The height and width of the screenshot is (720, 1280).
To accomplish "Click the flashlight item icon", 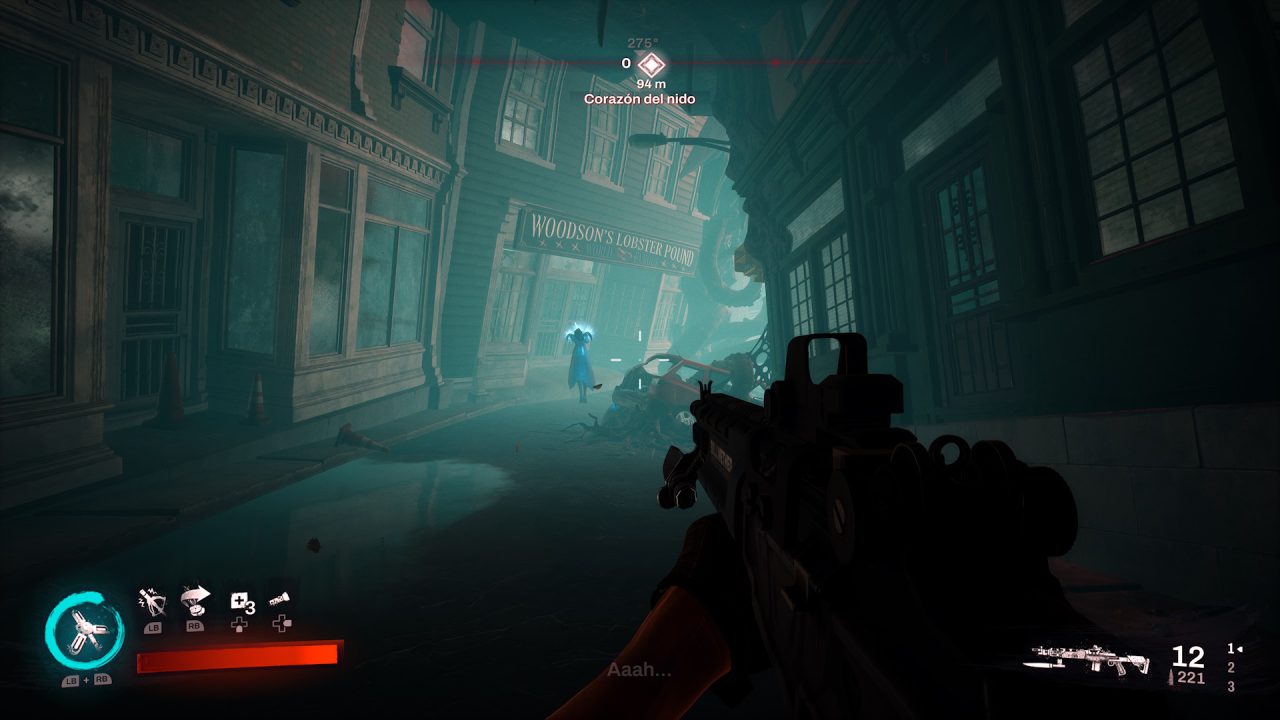I will click(280, 598).
